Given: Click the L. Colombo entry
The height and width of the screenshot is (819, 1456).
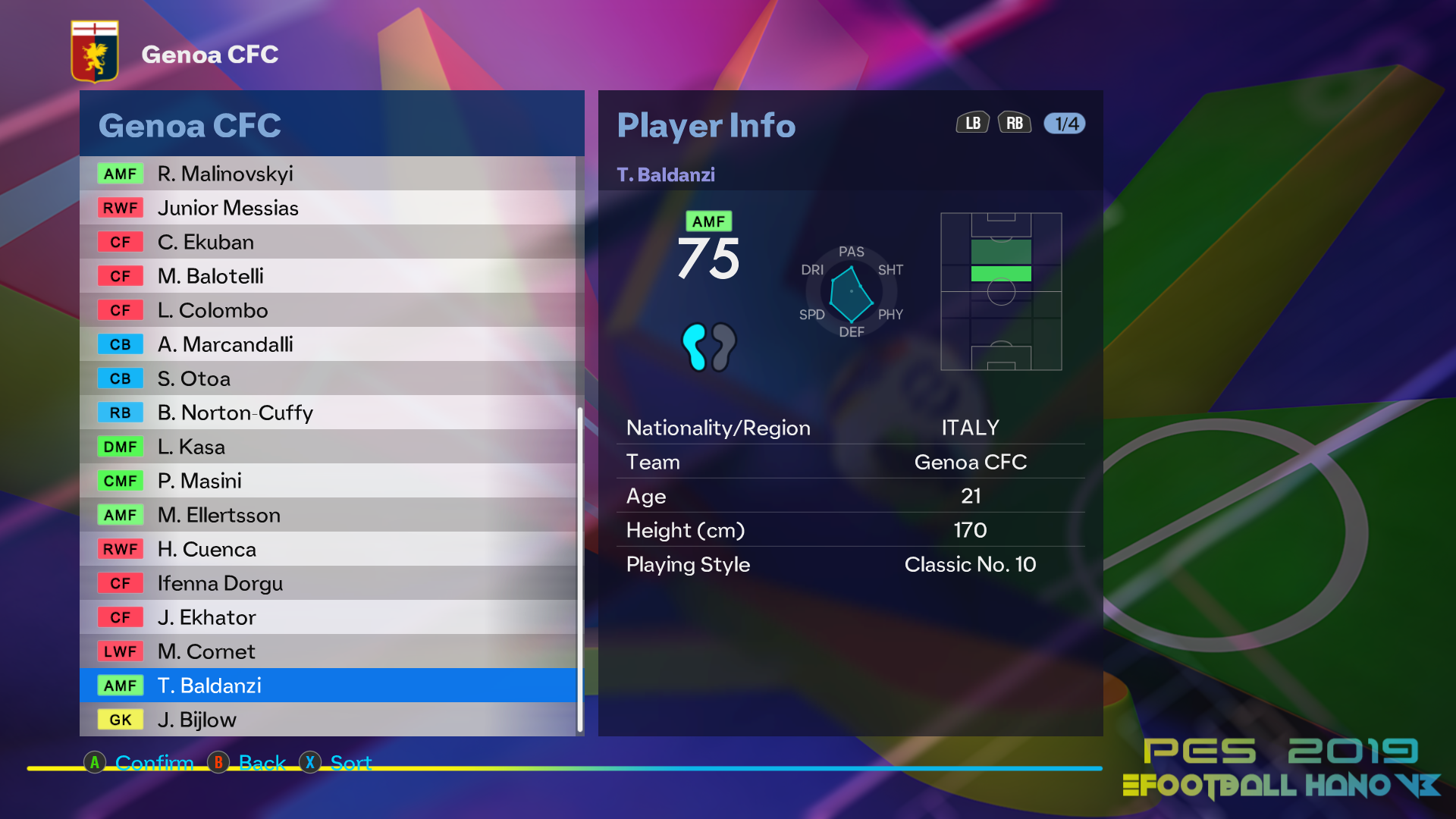Looking at the screenshot, I should pos(328,310).
